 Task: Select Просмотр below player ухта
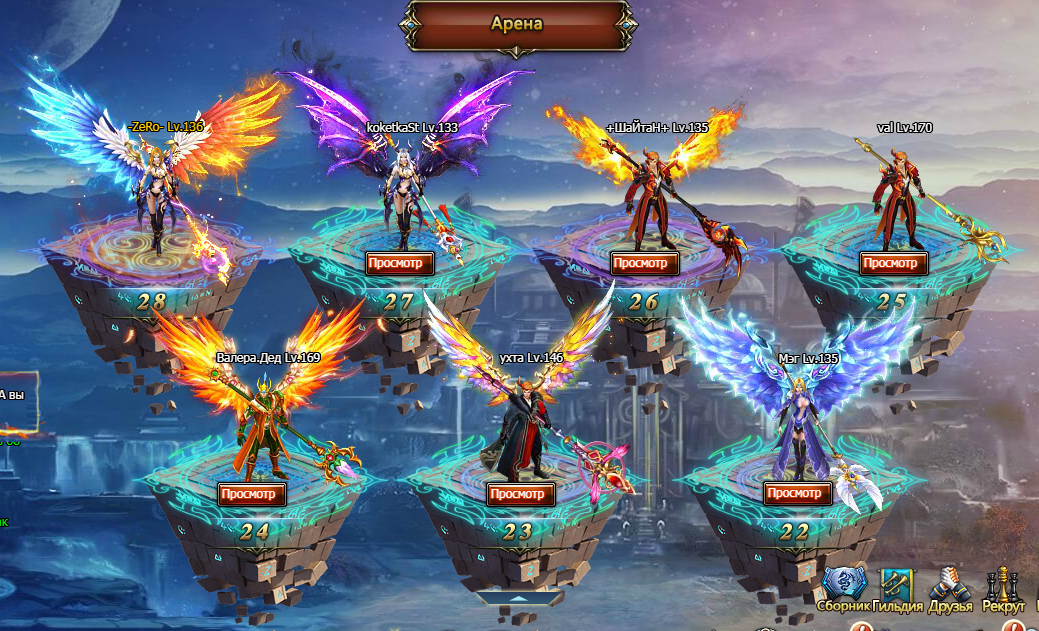(x=521, y=493)
